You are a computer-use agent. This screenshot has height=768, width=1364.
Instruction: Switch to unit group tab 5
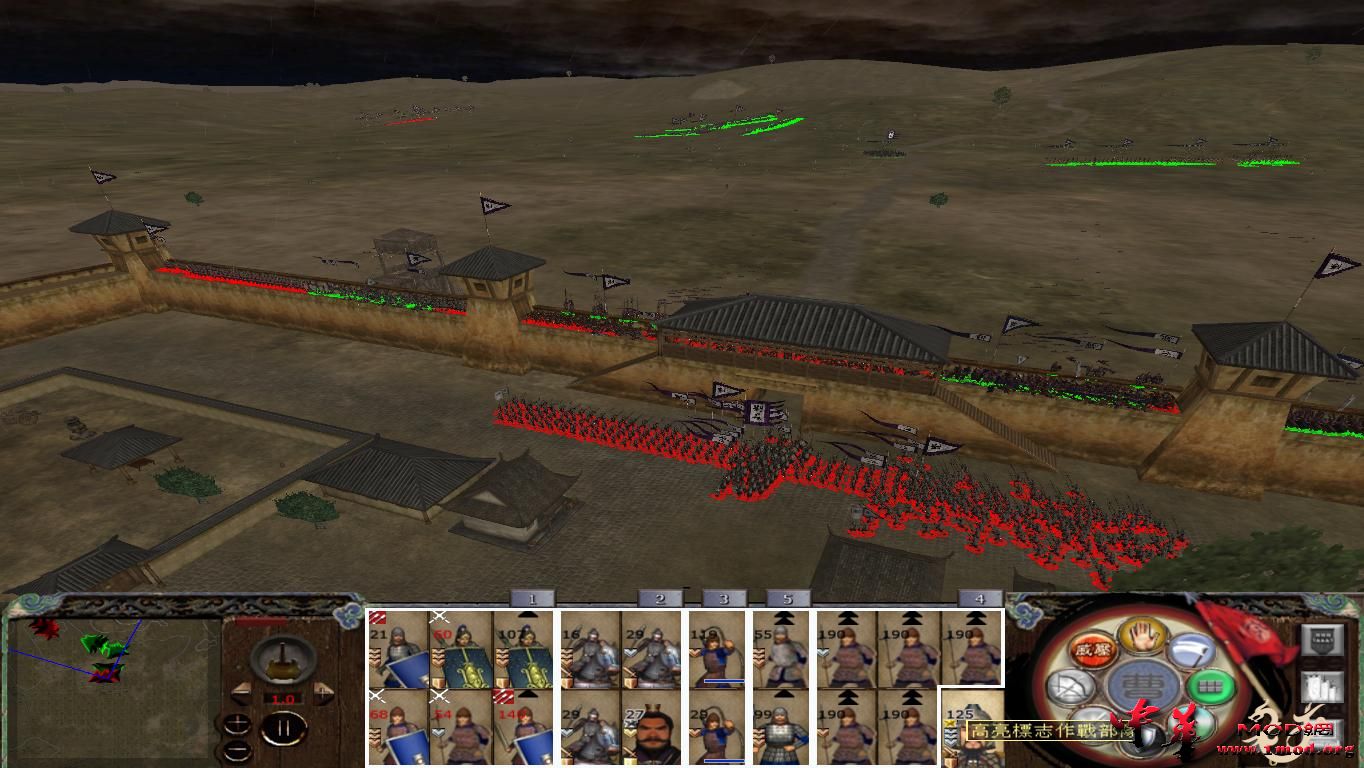click(789, 600)
